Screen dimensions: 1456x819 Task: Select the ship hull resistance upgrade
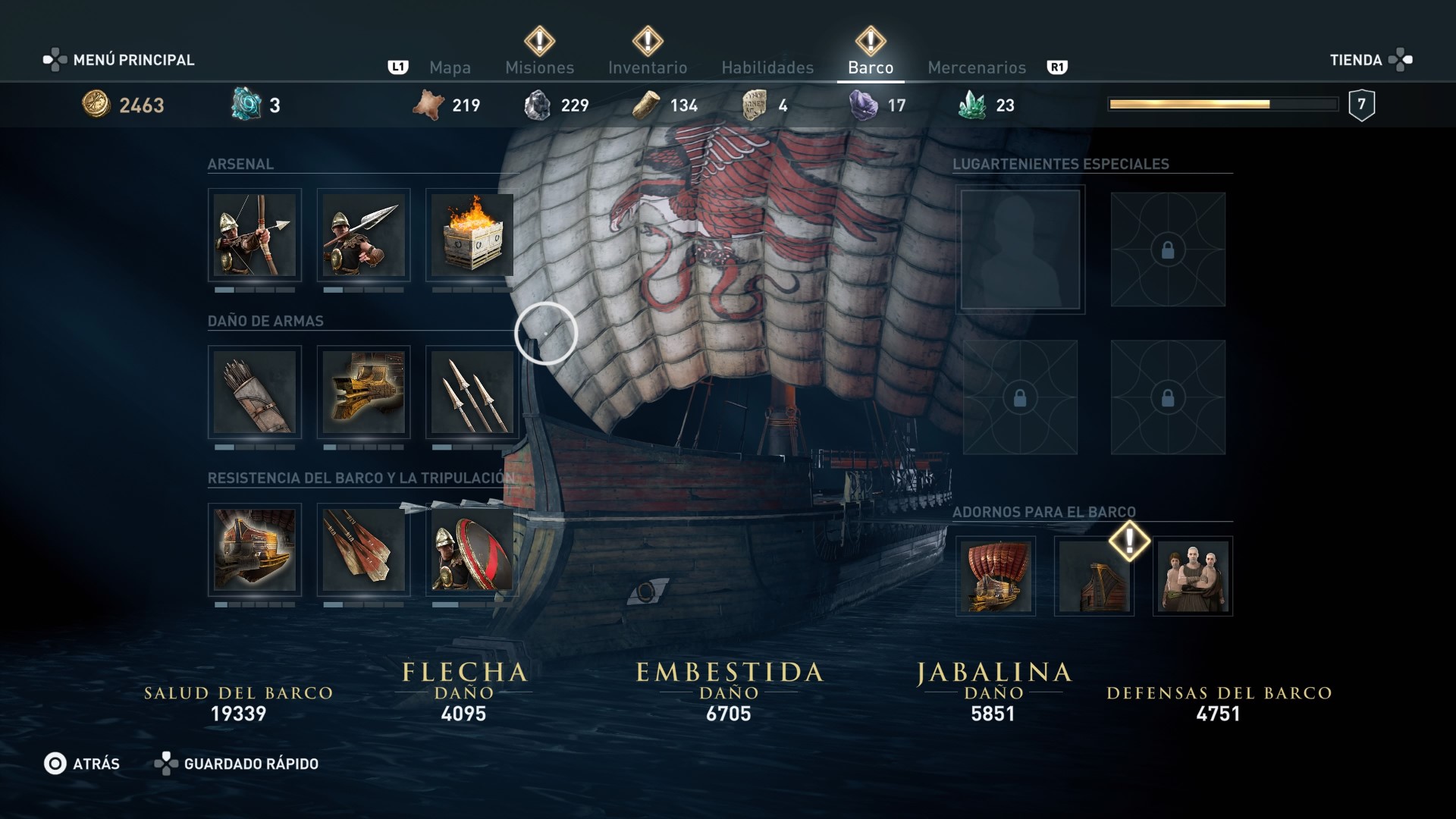point(255,550)
